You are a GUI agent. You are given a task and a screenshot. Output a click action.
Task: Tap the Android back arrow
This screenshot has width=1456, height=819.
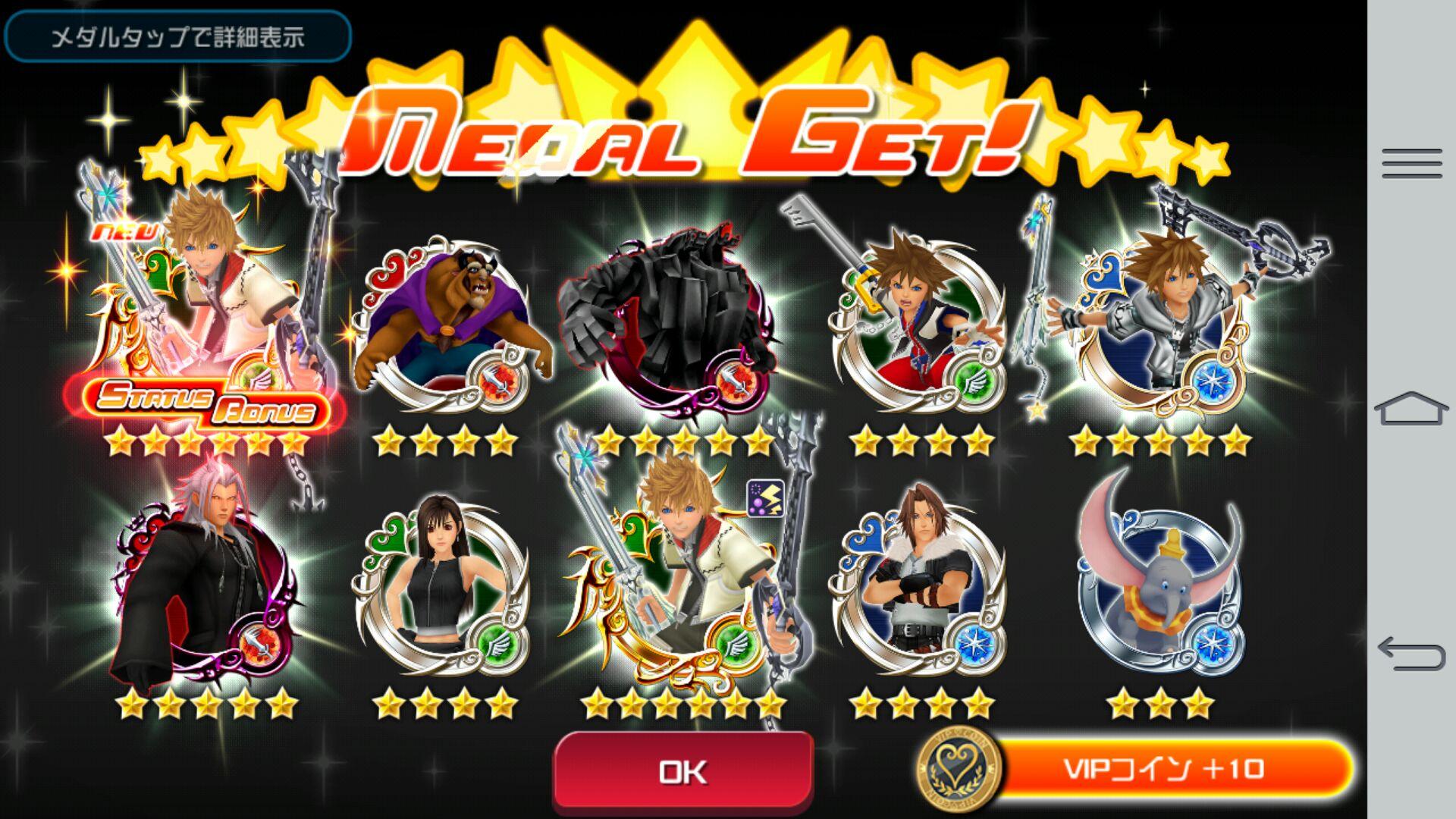click(1411, 654)
